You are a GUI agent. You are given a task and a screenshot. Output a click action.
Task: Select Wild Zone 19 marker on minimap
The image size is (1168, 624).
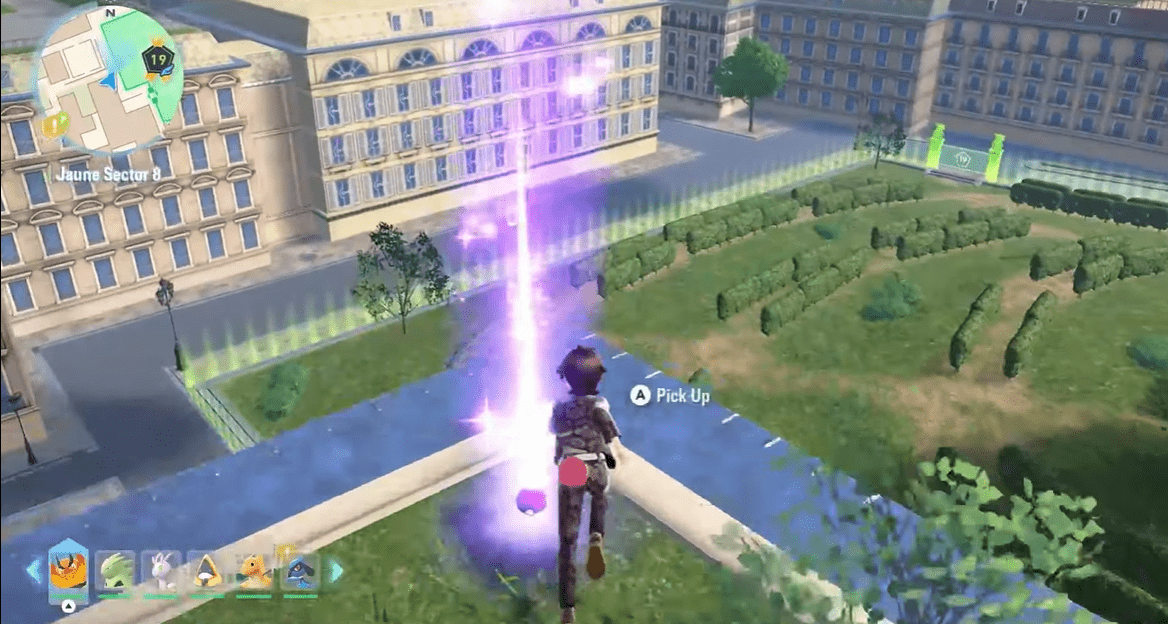tap(157, 60)
